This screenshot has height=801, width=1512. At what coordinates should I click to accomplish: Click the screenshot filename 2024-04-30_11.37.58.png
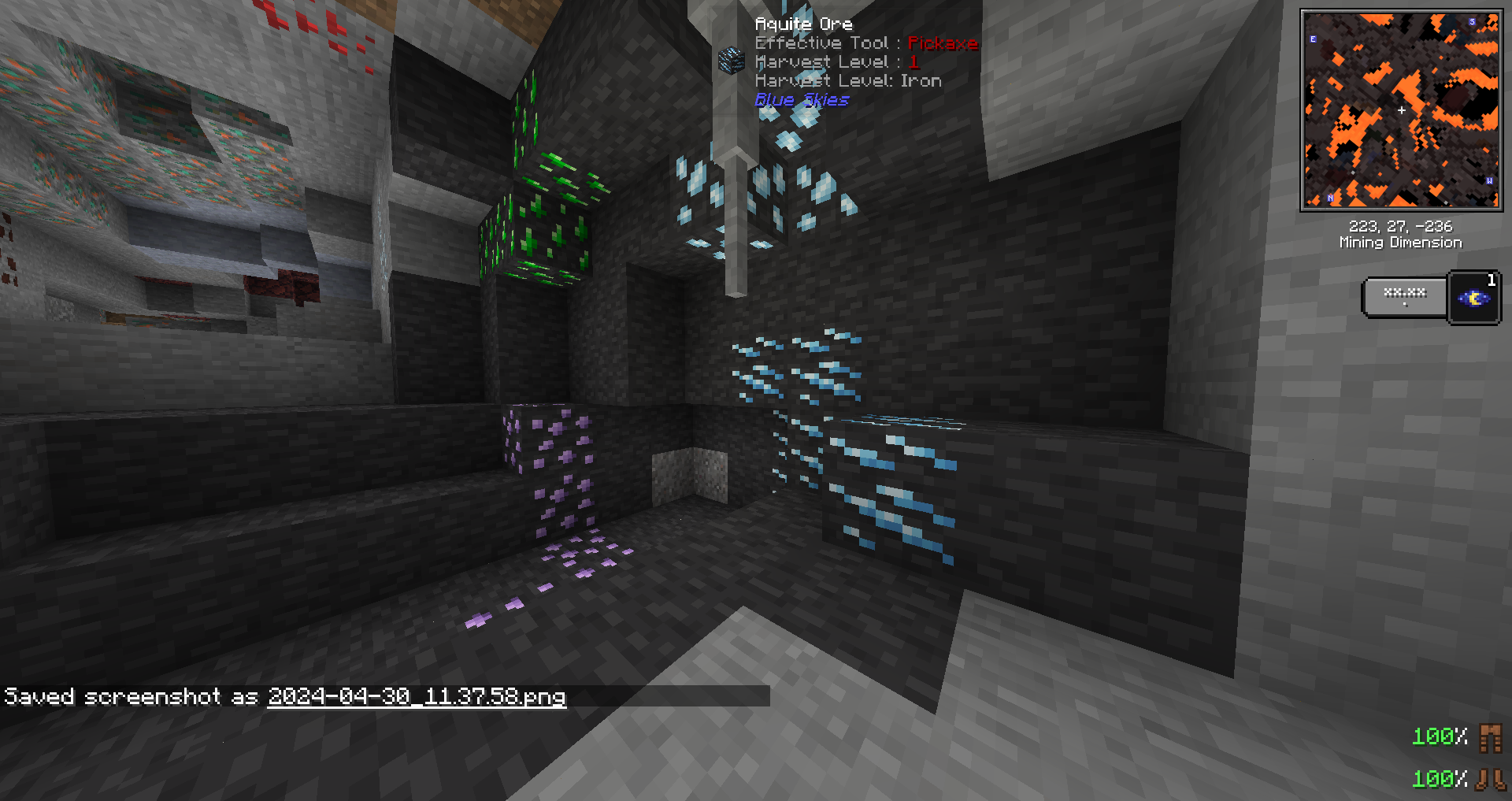pos(416,697)
